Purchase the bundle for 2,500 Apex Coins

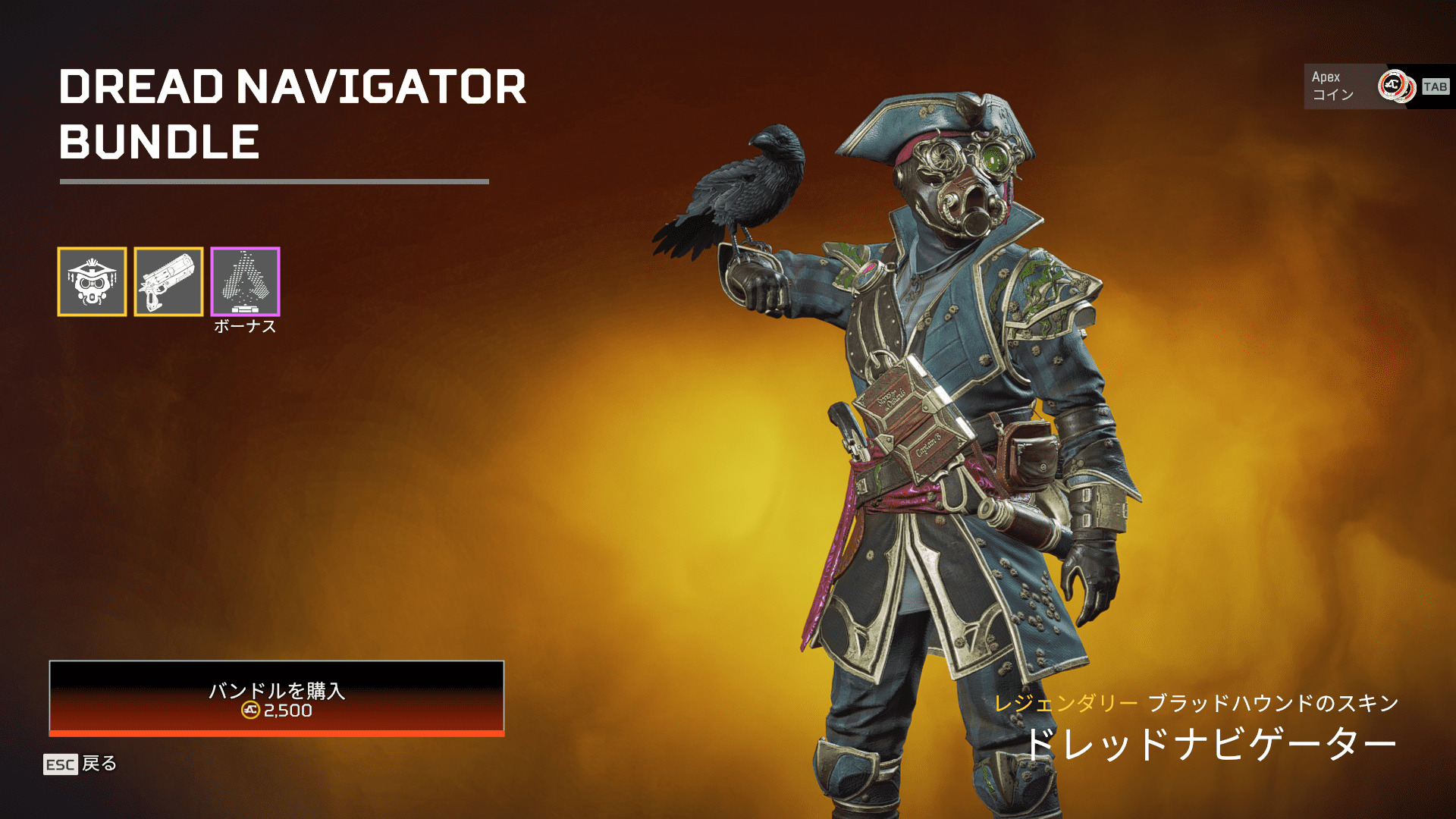pos(276,698)
